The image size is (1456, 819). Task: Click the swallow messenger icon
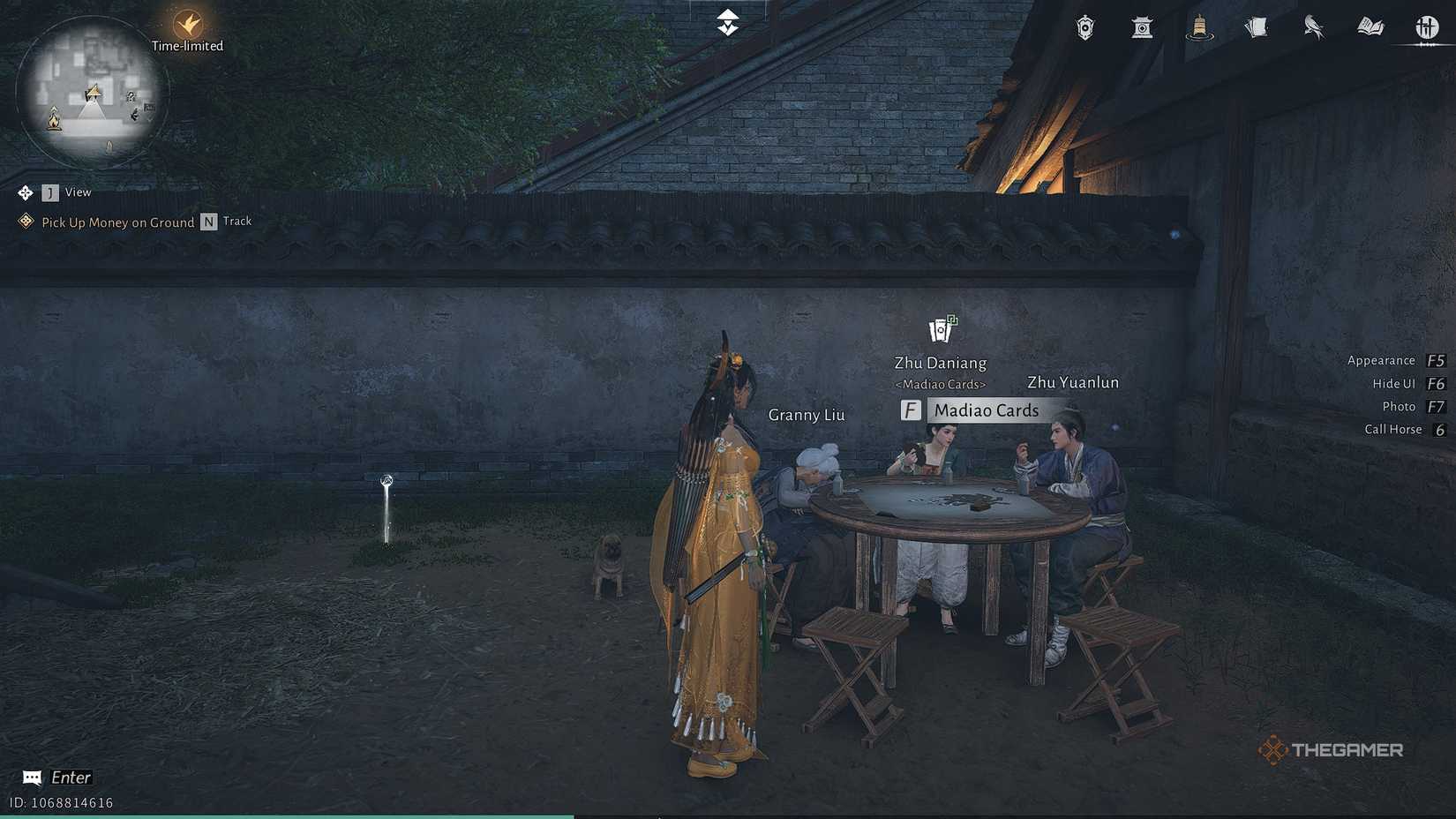1313,28
